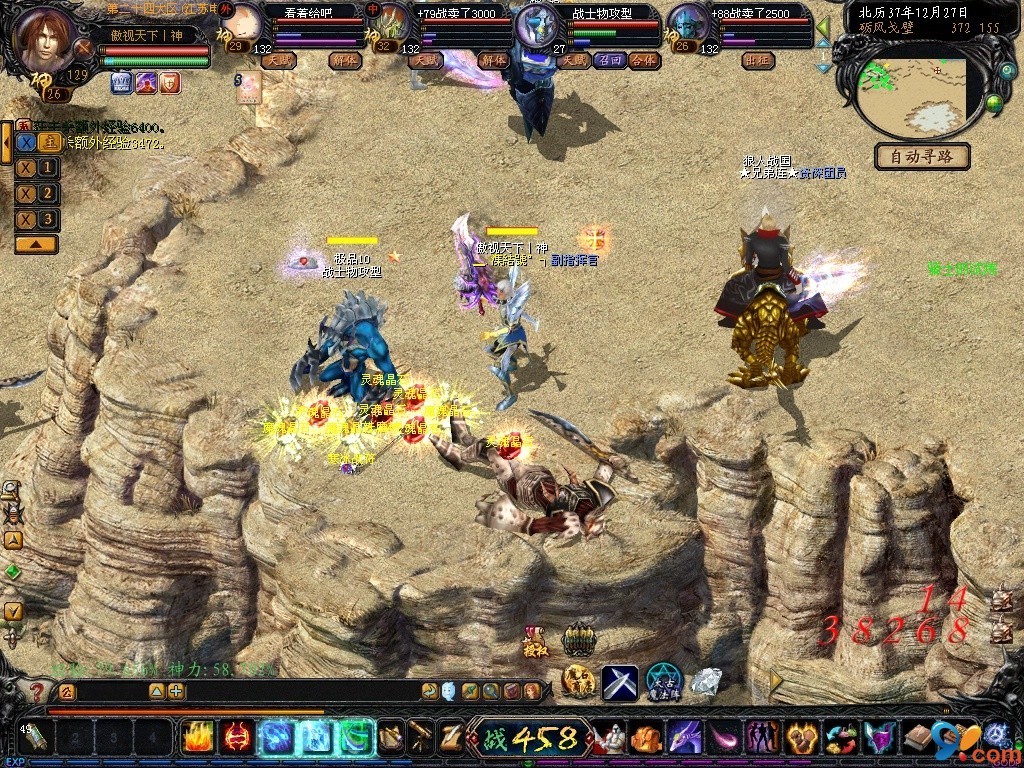1024x768 pixels.
Task: Expand chat panel with the orange up-arrow button
Action: (x=36, y=244)
